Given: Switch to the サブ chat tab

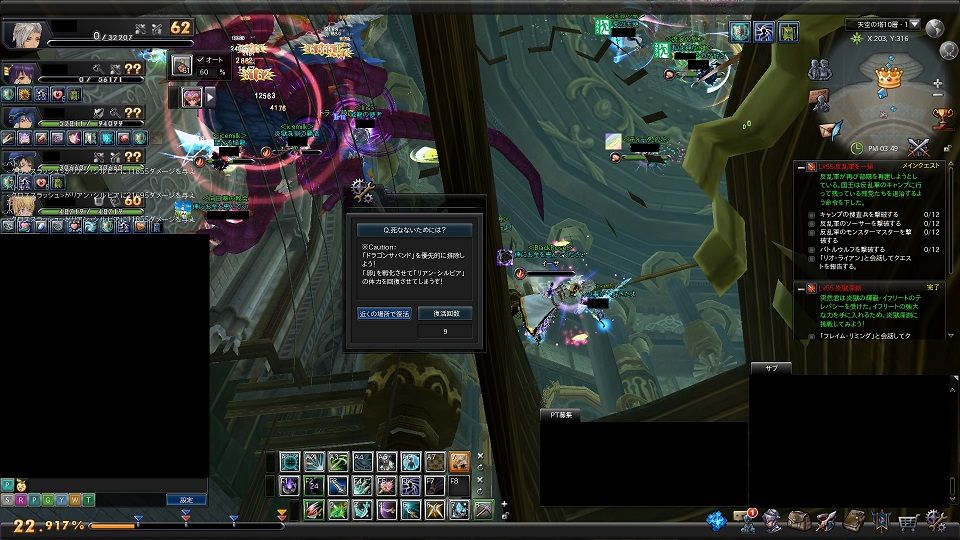Looking at the screenshot, I should pos(771,368).
